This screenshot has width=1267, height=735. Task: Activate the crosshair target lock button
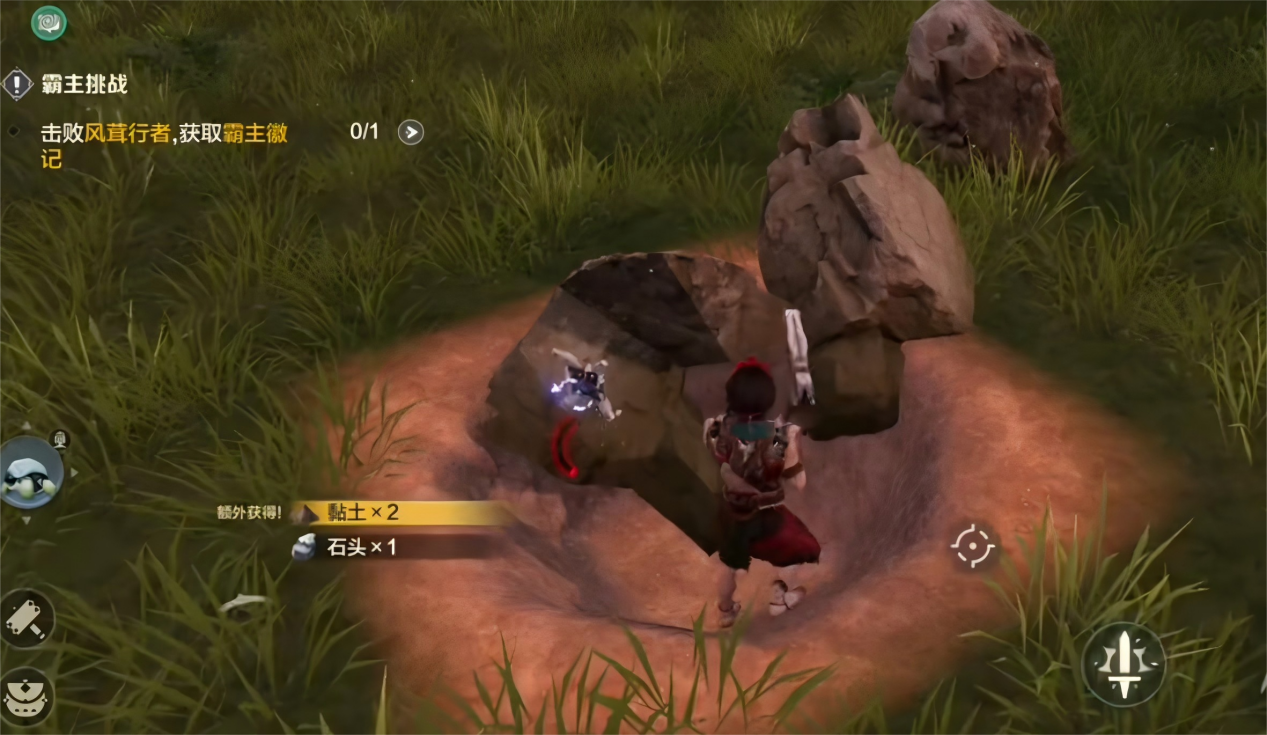pyautogui.click(x=973, y=546)
